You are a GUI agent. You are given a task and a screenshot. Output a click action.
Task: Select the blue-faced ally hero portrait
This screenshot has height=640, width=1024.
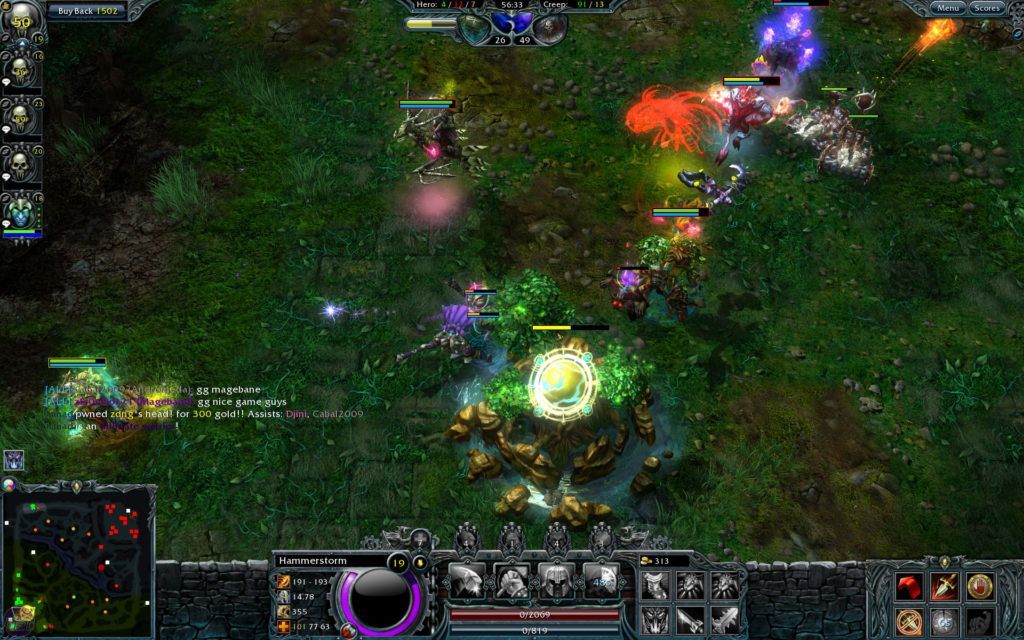[21, 210]
